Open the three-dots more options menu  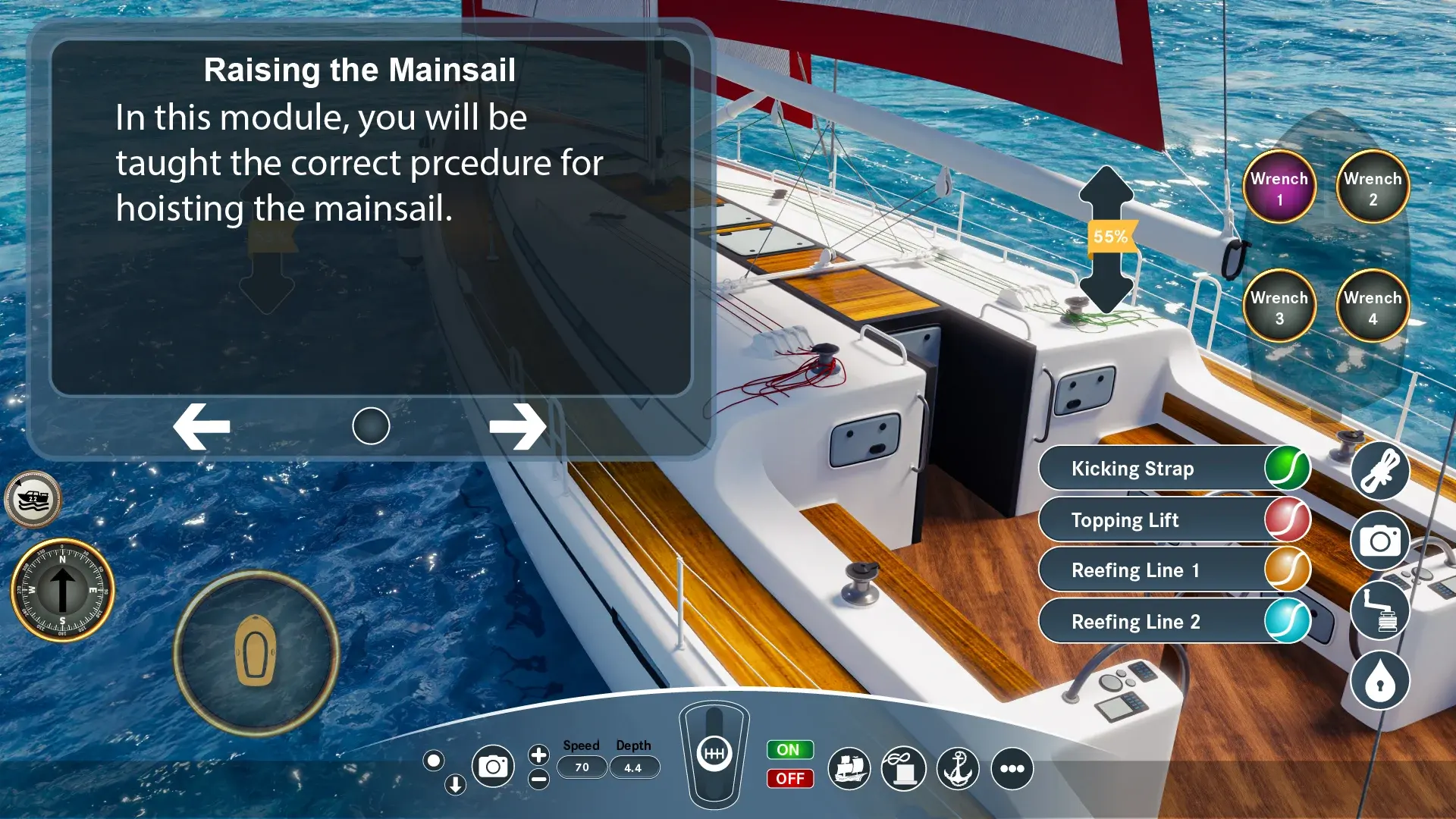tap(1012, 769)
